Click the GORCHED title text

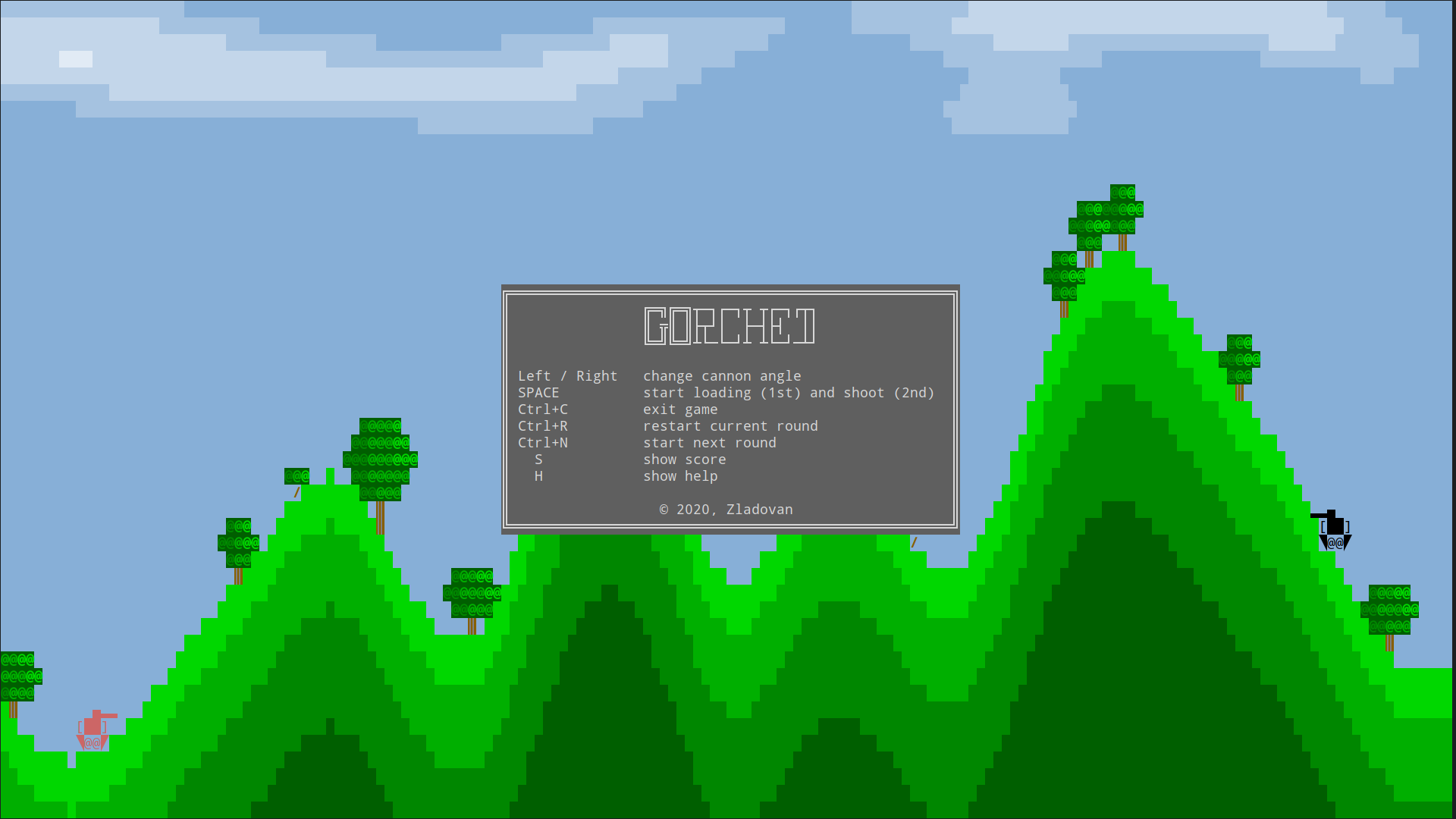click(729, 328)
